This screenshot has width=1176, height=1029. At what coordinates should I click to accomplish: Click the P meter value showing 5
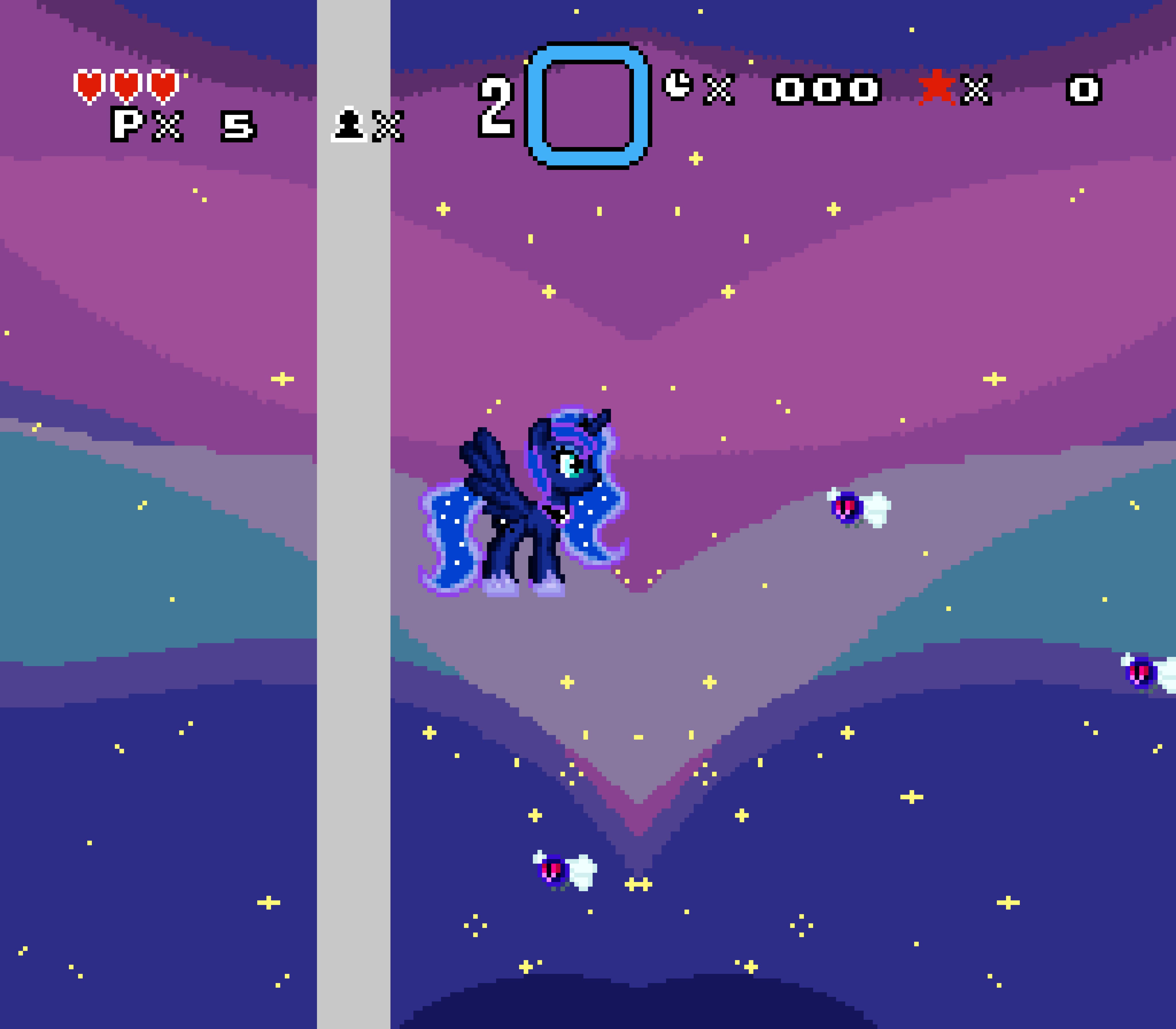pos(238,125)
